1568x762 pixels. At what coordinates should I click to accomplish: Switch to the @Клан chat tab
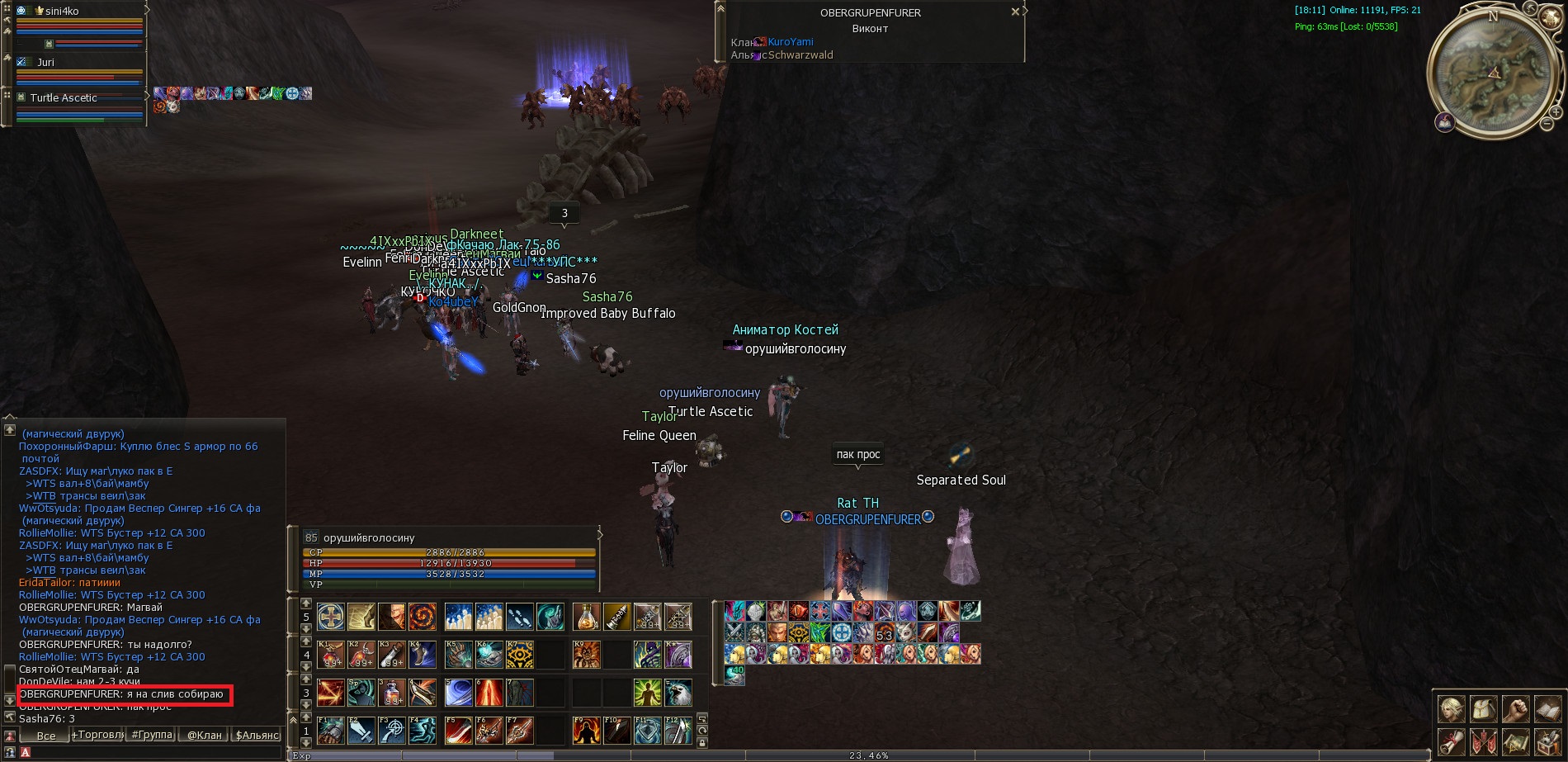pyautogui.click(x=205, y=735)
